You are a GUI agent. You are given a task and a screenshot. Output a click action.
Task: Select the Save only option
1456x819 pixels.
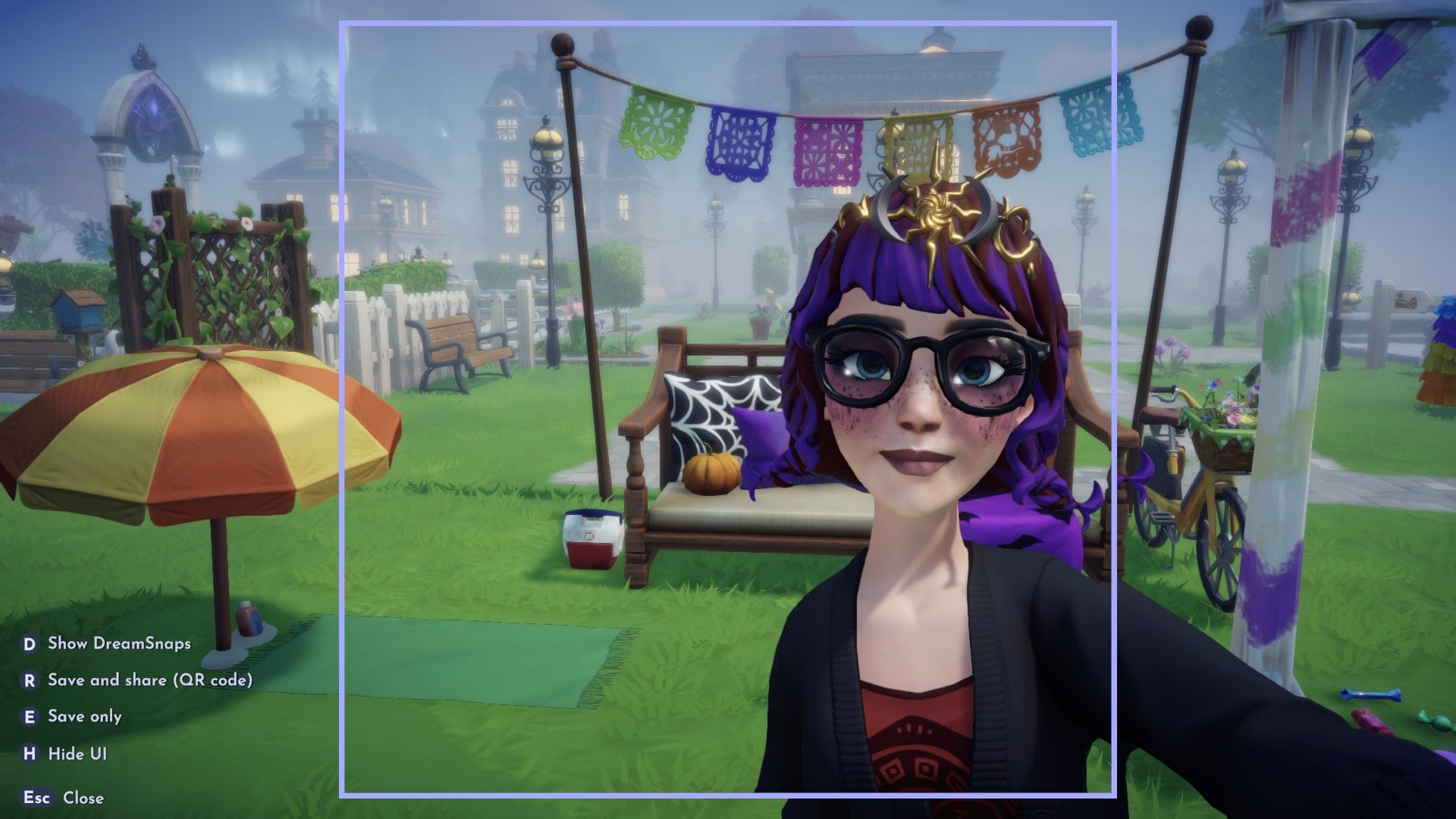[85, 716]
